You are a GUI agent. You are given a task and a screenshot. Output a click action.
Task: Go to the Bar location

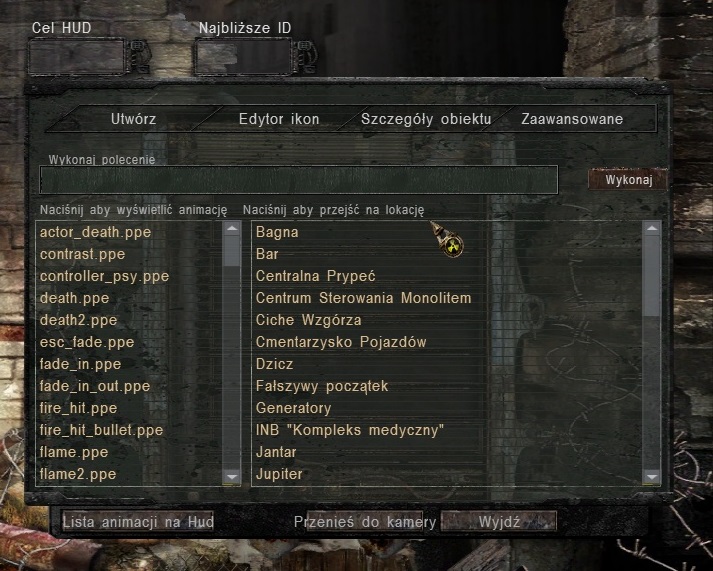[267, 254]
